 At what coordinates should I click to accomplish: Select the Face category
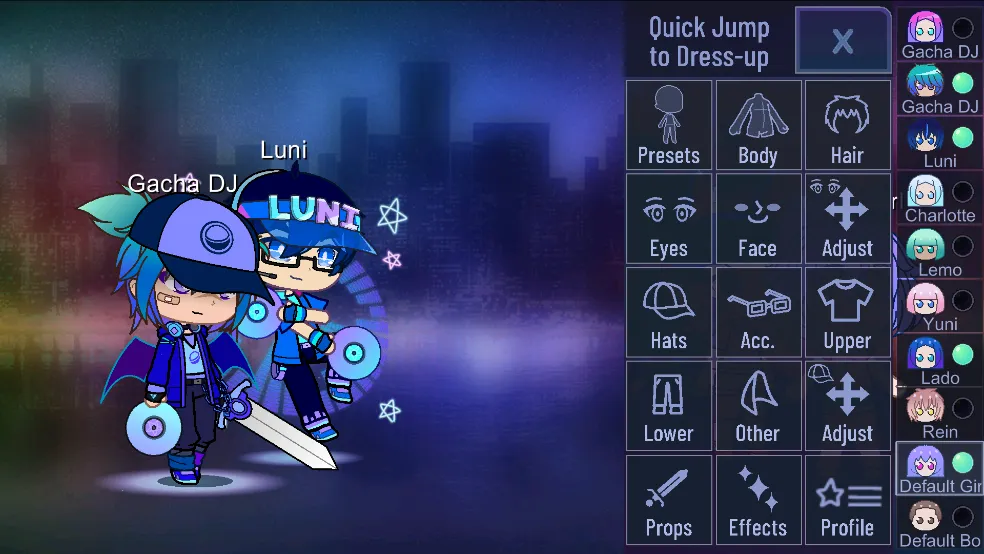(758, 218)
